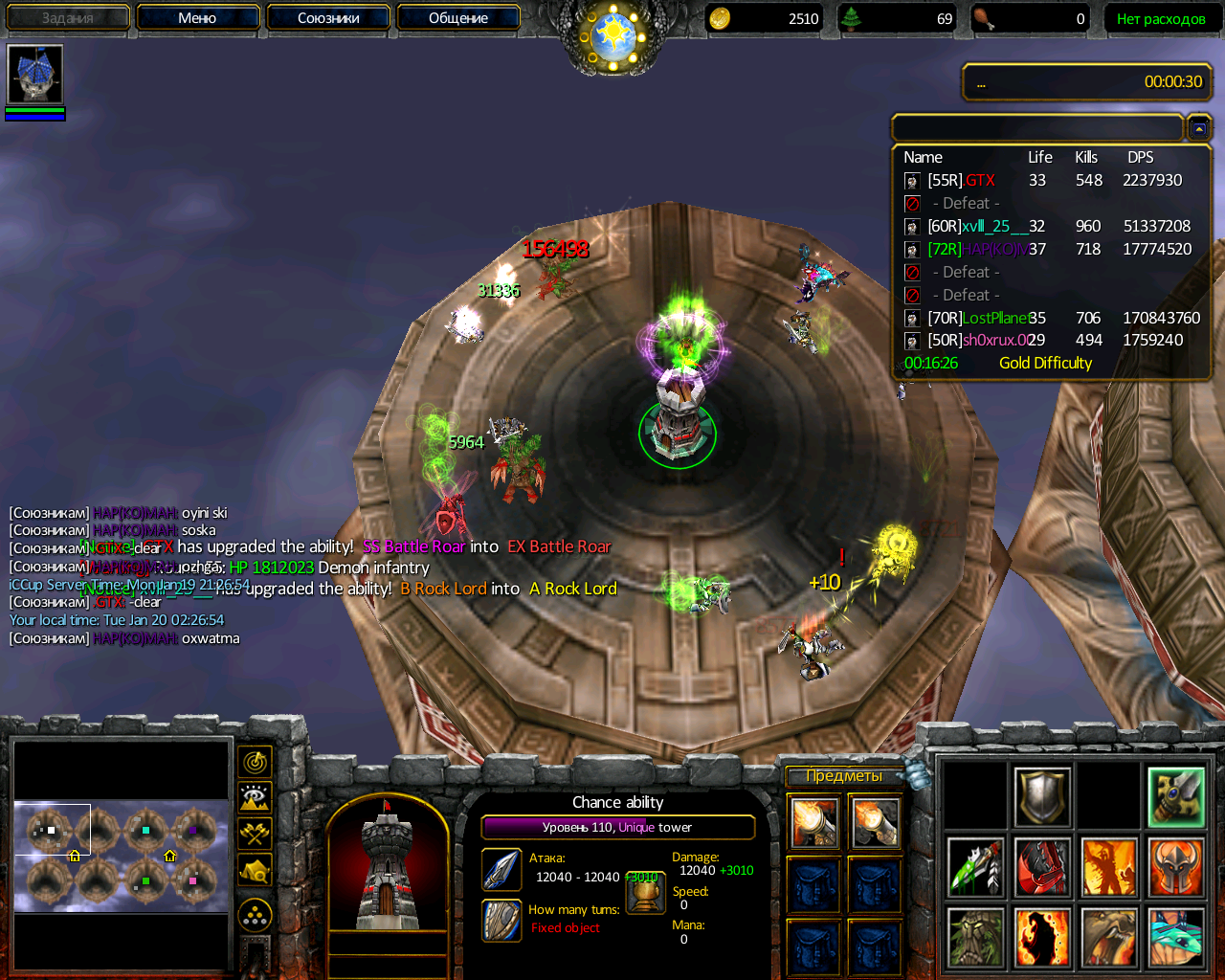Activate the roaring bear ability
The width and height of the screenshot is (1225, 980).
1109,937
